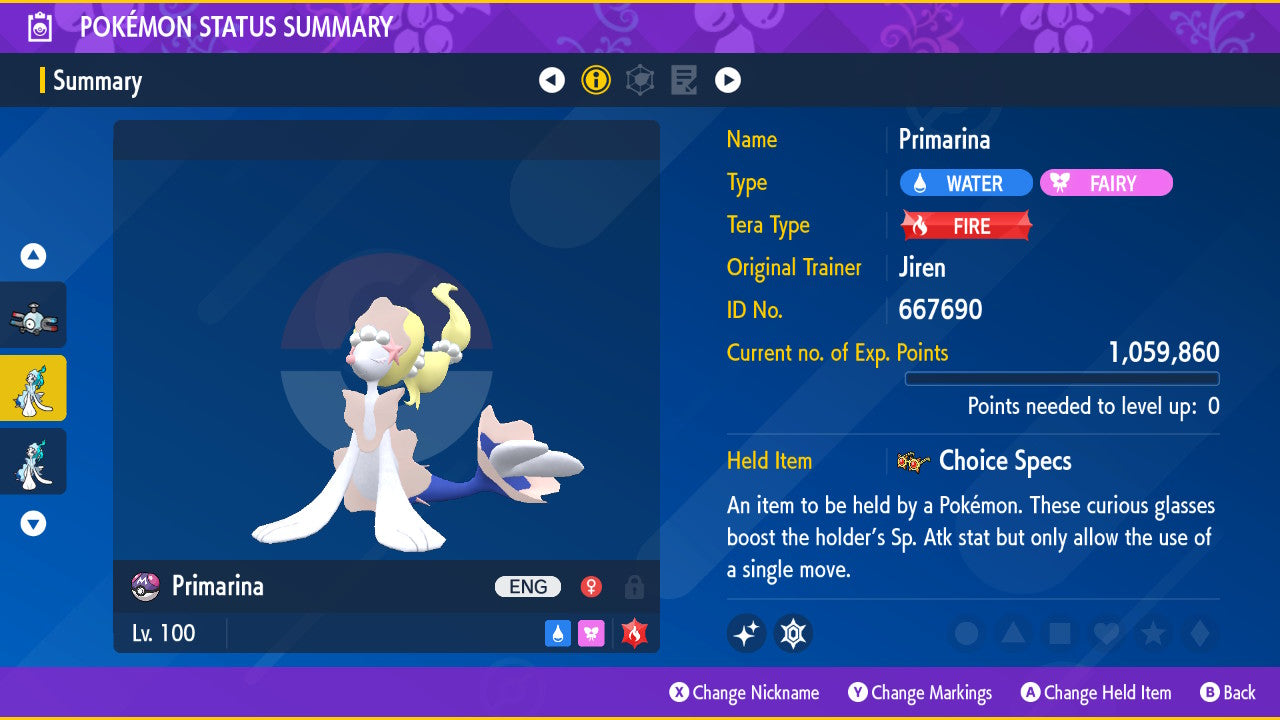The image size is (1280, 720).
Task: Toggle the circle marking
Action: (966, 633)
